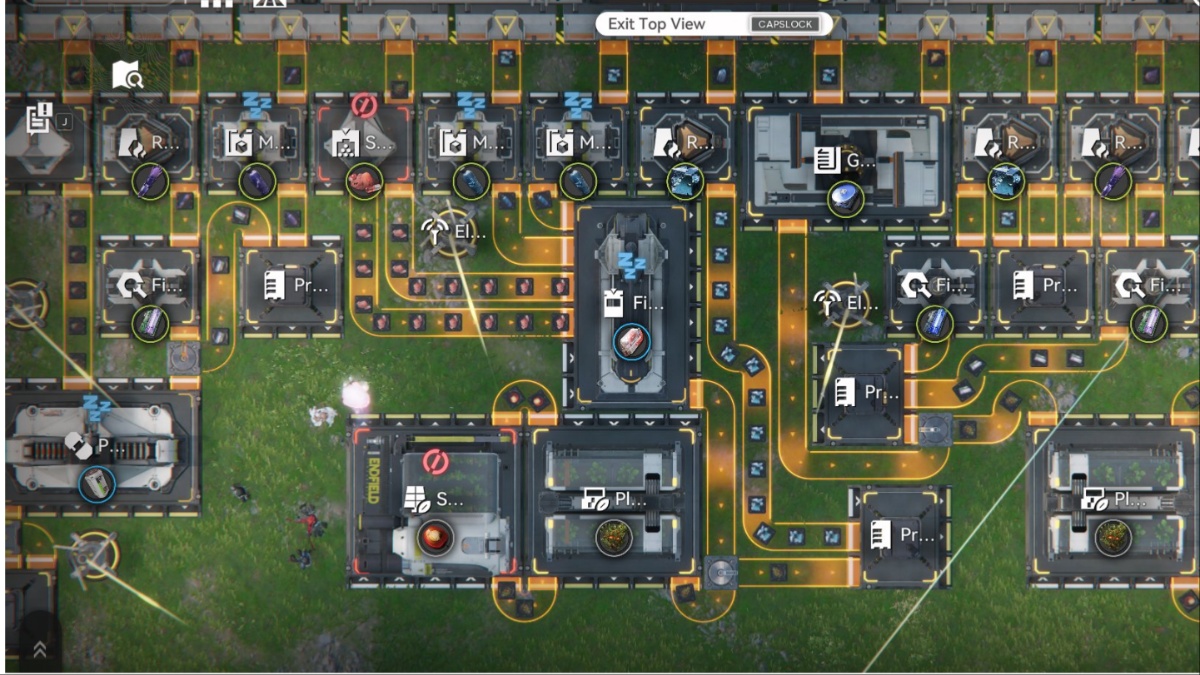Open the task list with alert badge
The height and width of the screenshot is (675, 1200).
pos(40,118)
